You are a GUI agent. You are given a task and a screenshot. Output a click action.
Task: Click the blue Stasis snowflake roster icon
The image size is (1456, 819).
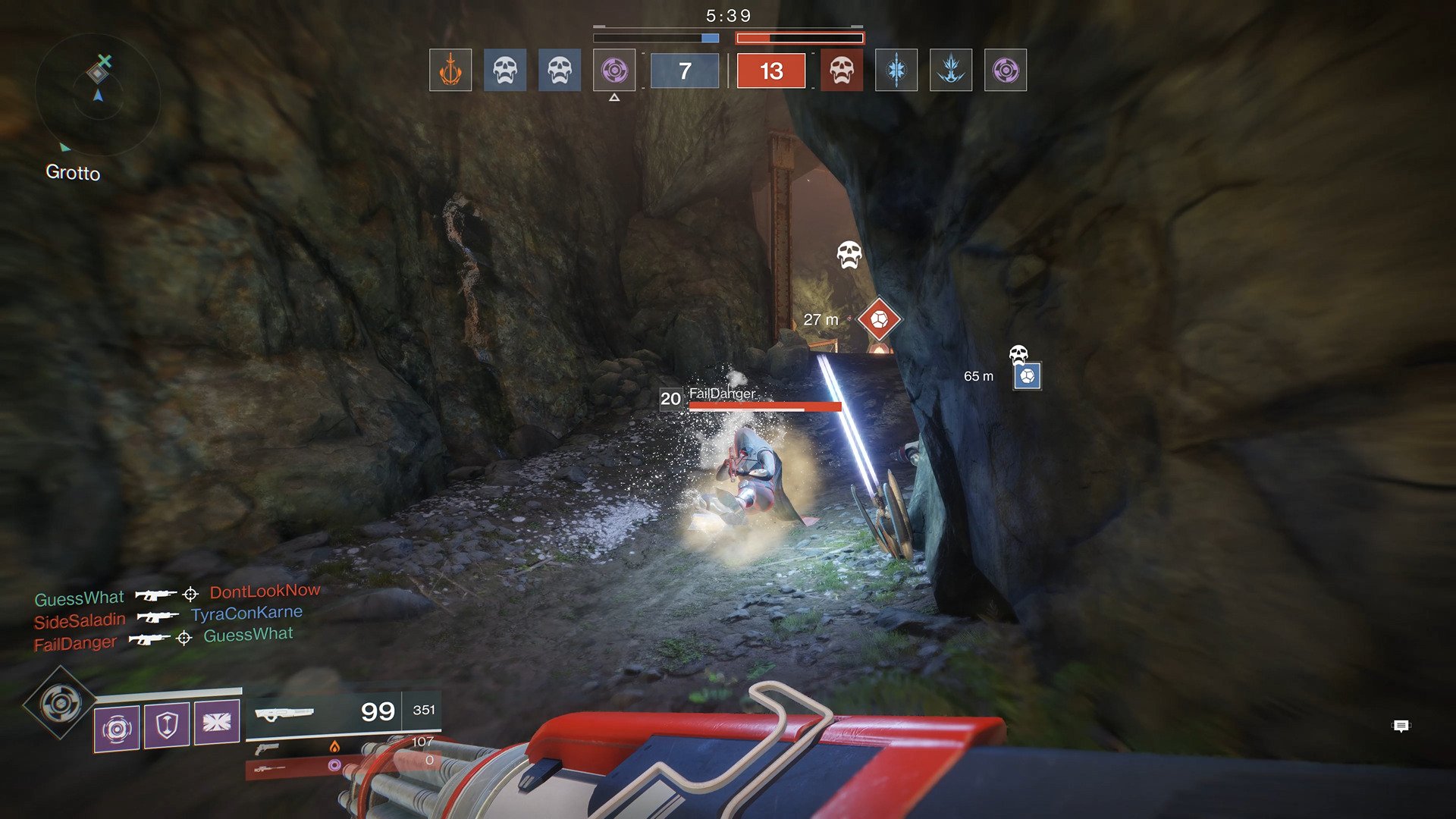(x=896, y=71)
